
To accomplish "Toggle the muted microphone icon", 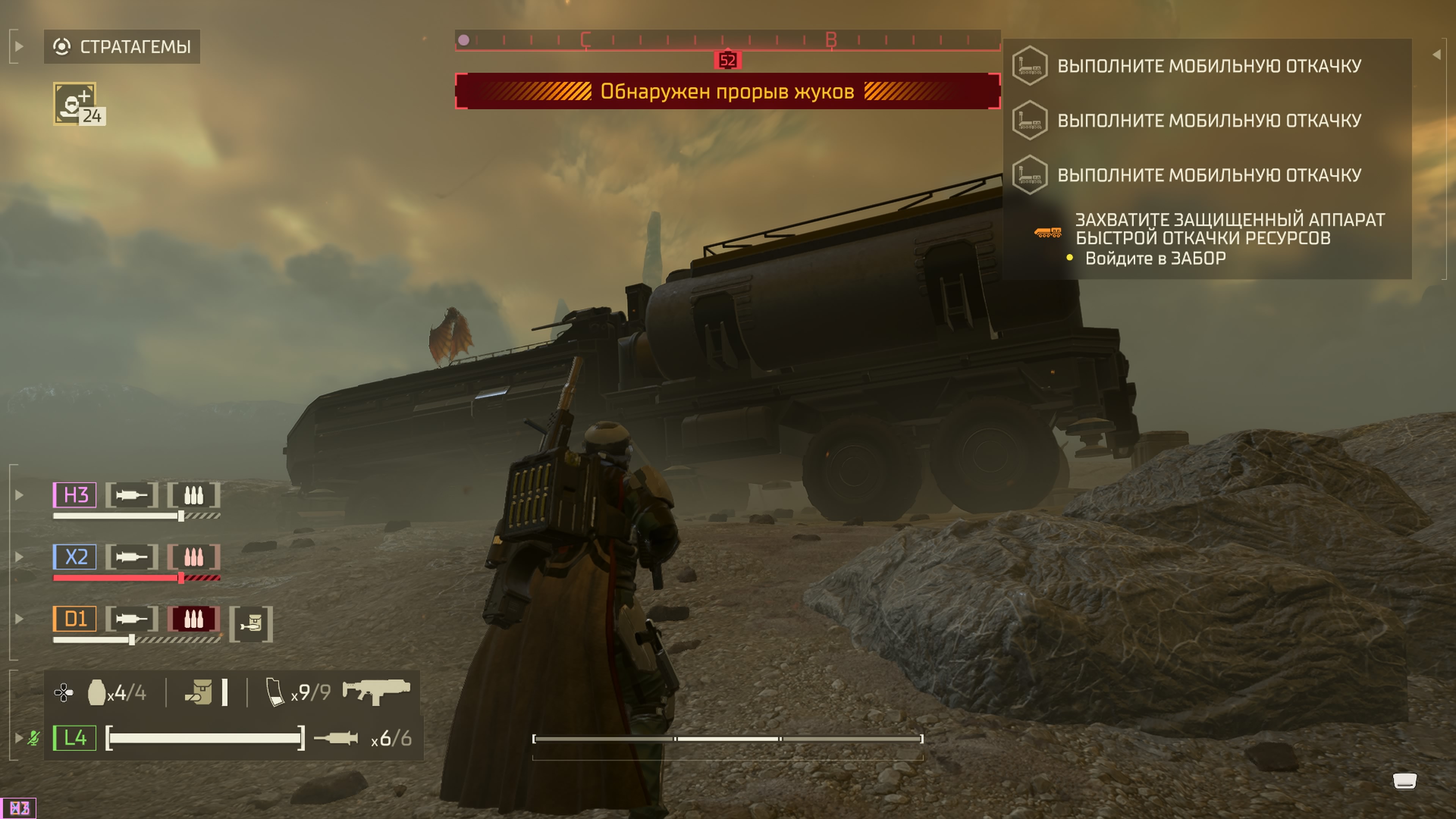I will point(34,737).
